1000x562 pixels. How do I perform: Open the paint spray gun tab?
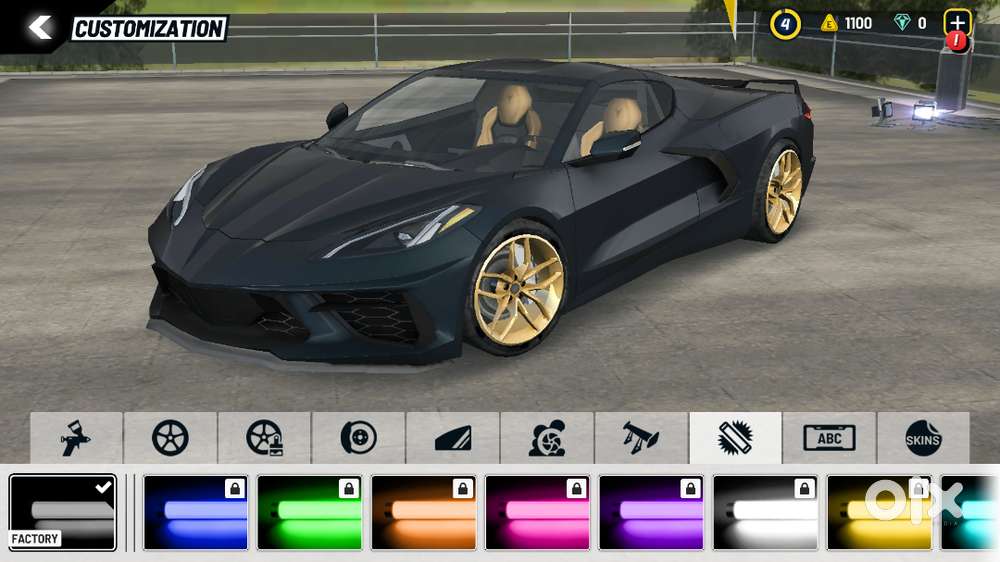[x=77, y=438]
